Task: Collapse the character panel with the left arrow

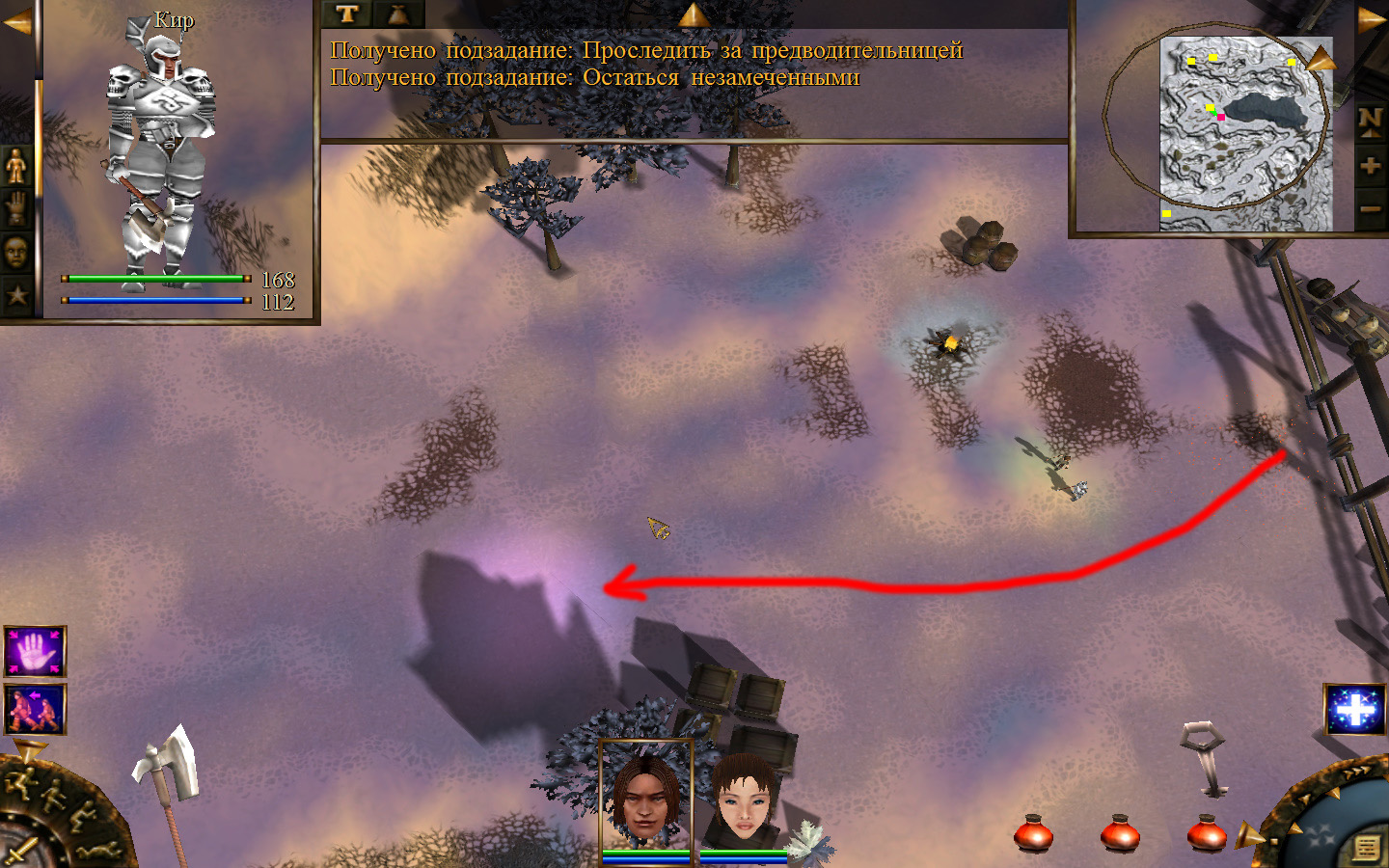Action: 16,22
